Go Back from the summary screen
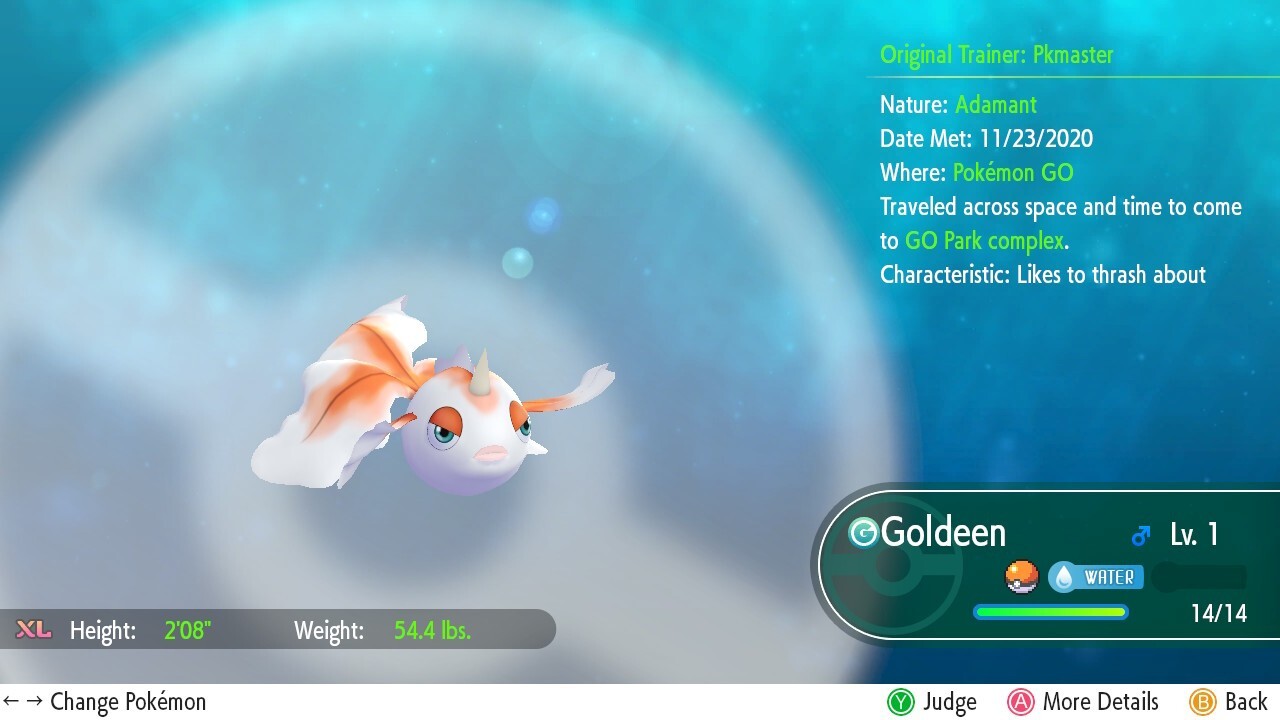This screenshot has height=720, width=1280. pos(1229,702)
